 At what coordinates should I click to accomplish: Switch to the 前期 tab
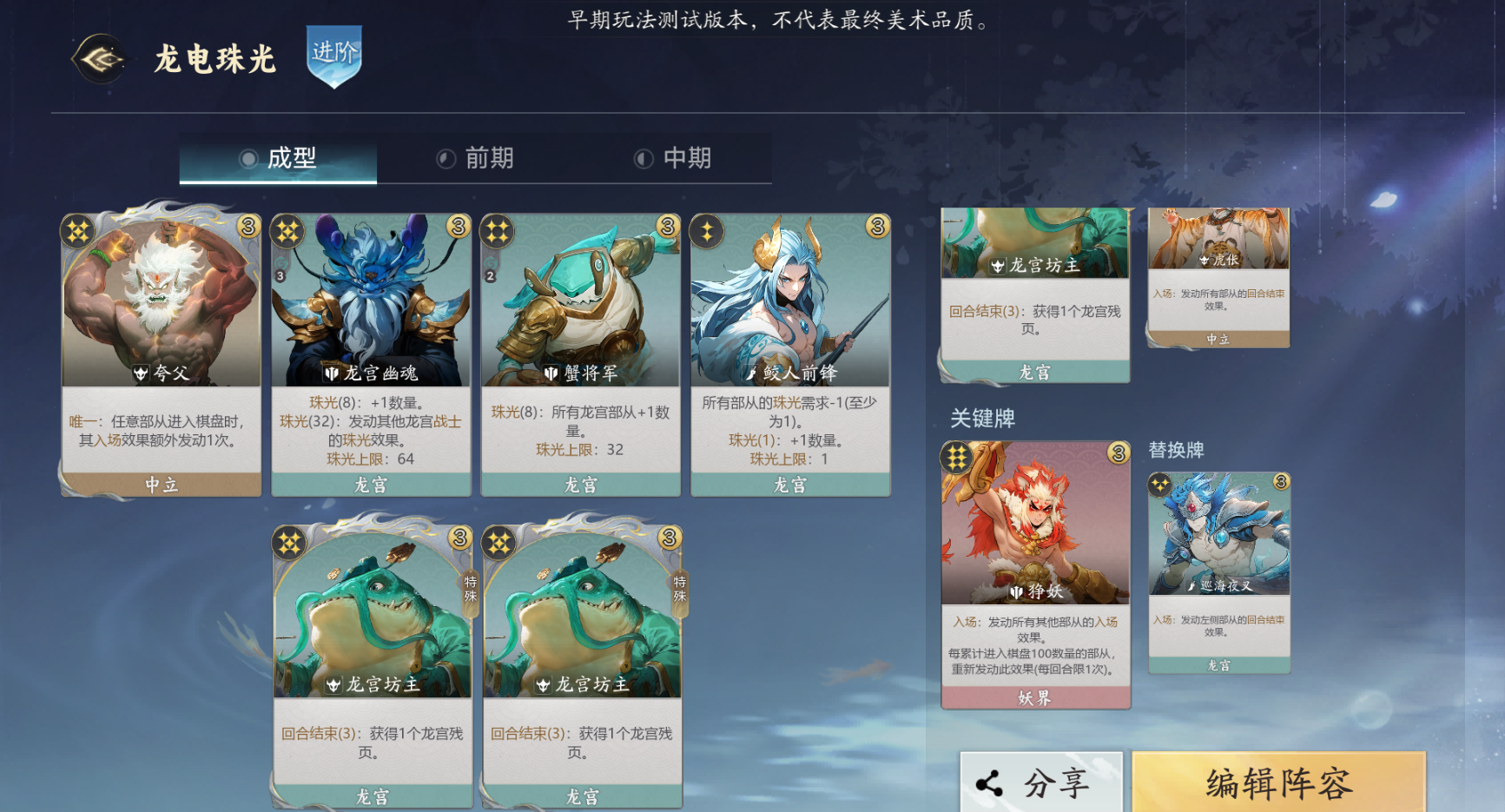491,159
